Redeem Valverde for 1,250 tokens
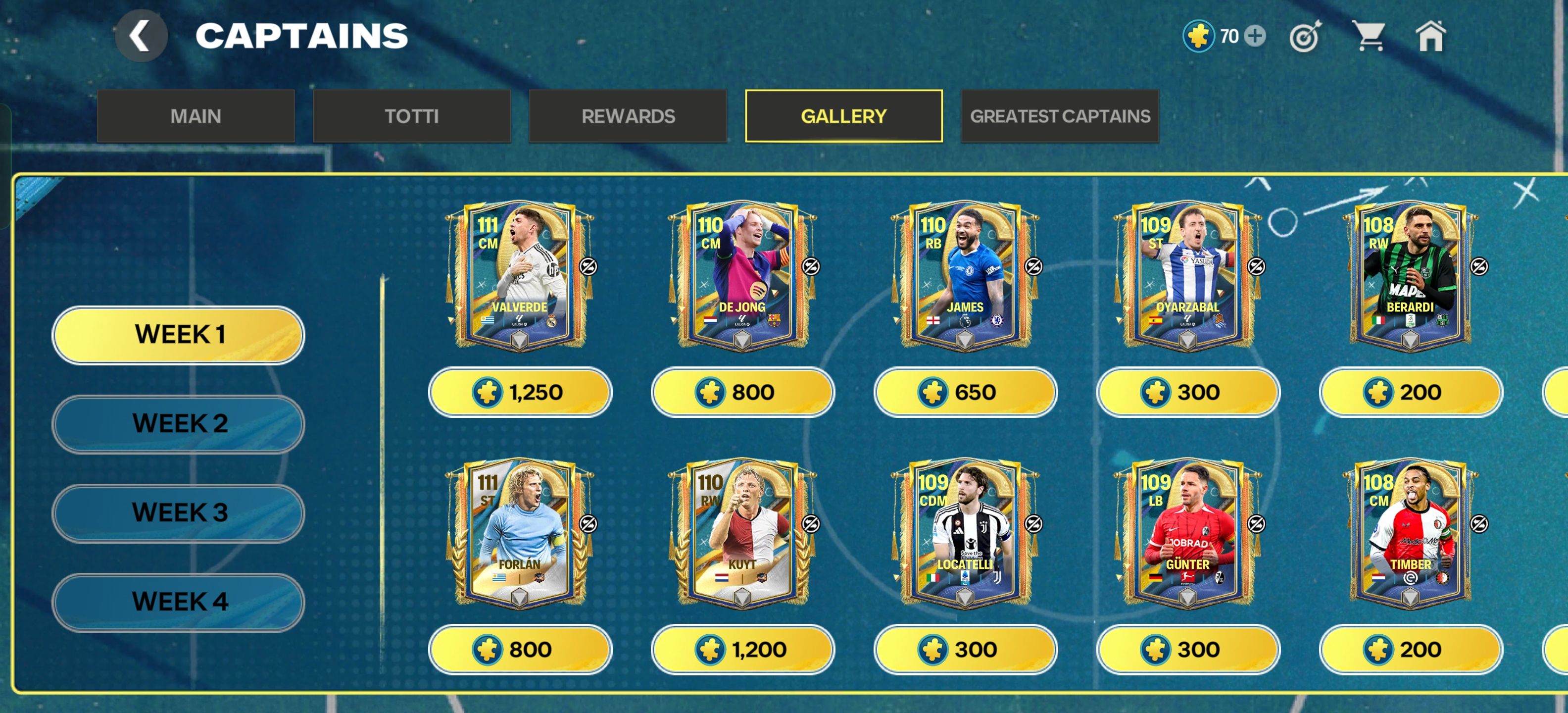Image resolution: width=1568 pixels, height=713 pixels. point(520,392)
